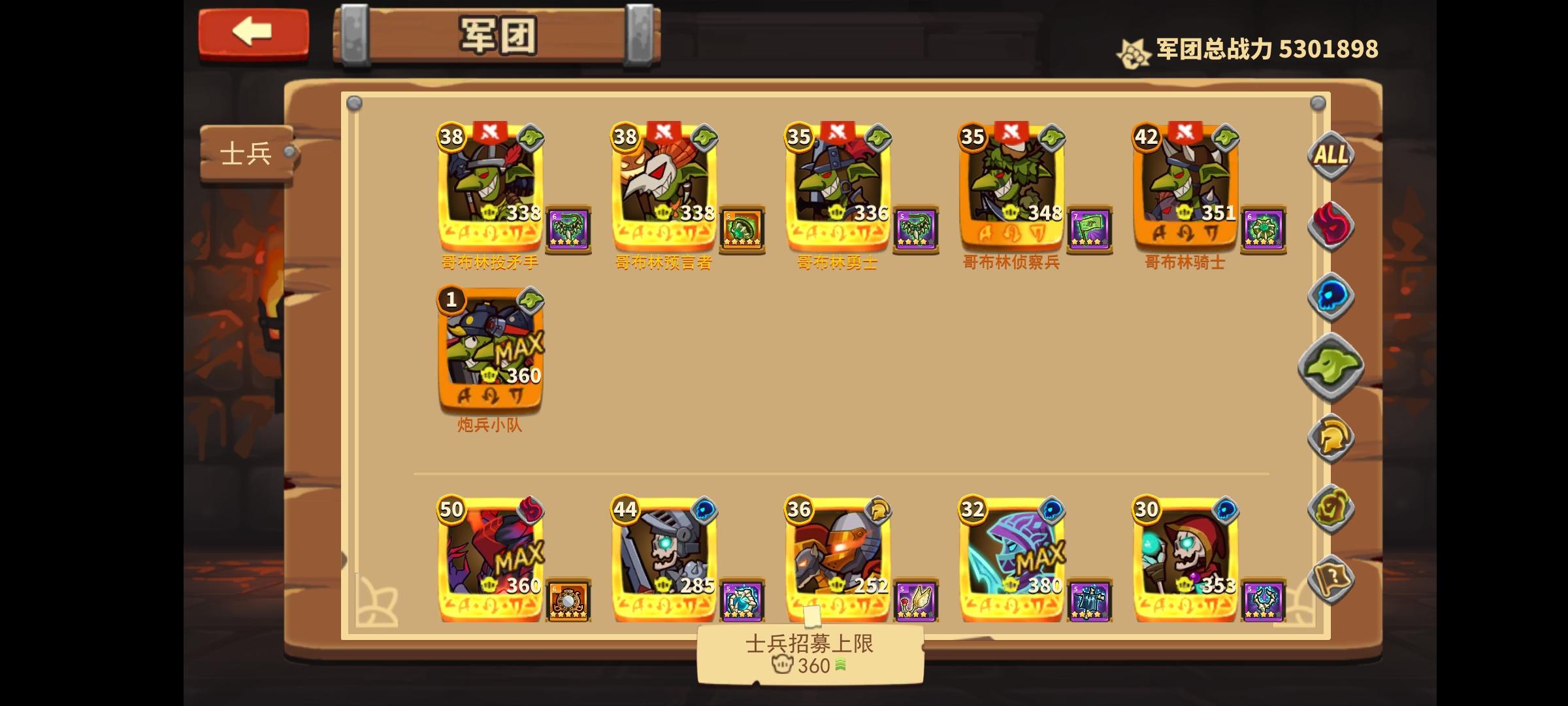The image size is (1568, 706).
Task: Filter soldiers by green goblin faction icon
Action: (1331, 367)
